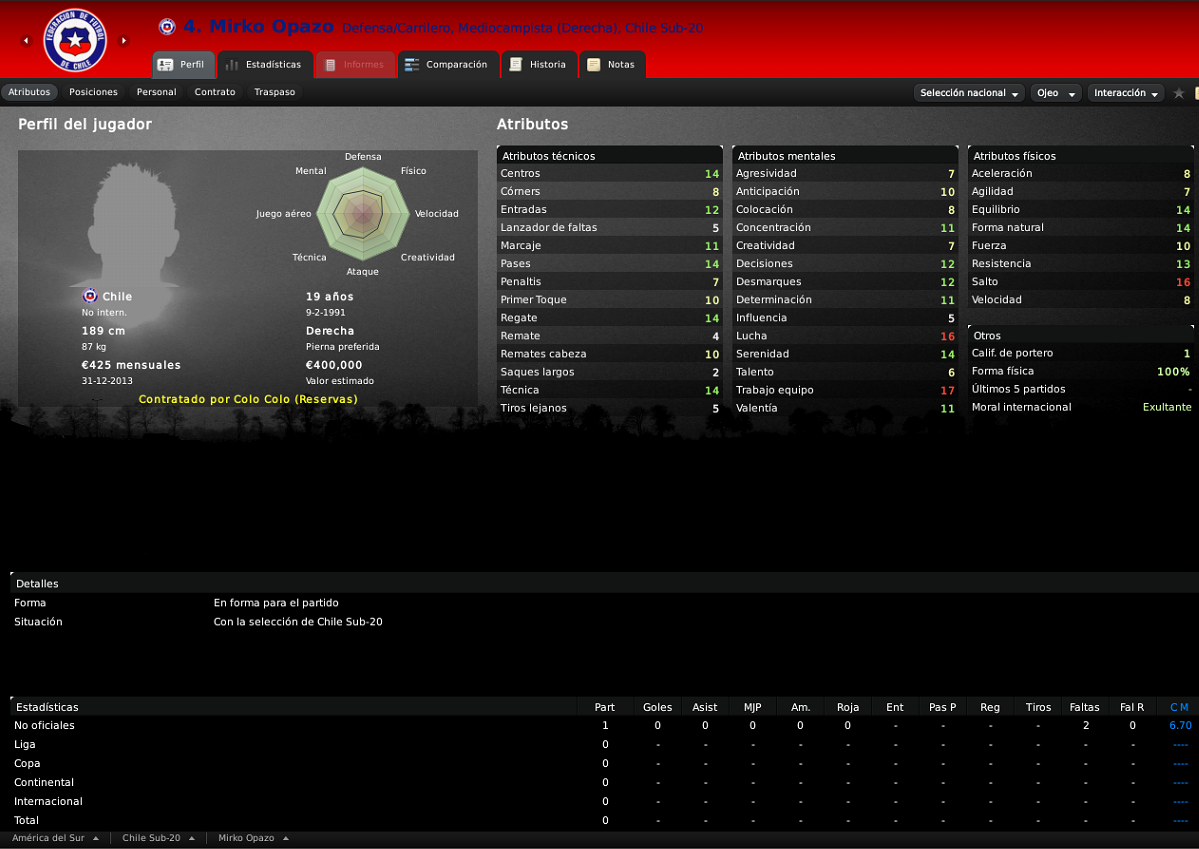The width and height of the screenshot is (1199, 849).
Task: Go to the previous player arrow
Action: point(26,41)
